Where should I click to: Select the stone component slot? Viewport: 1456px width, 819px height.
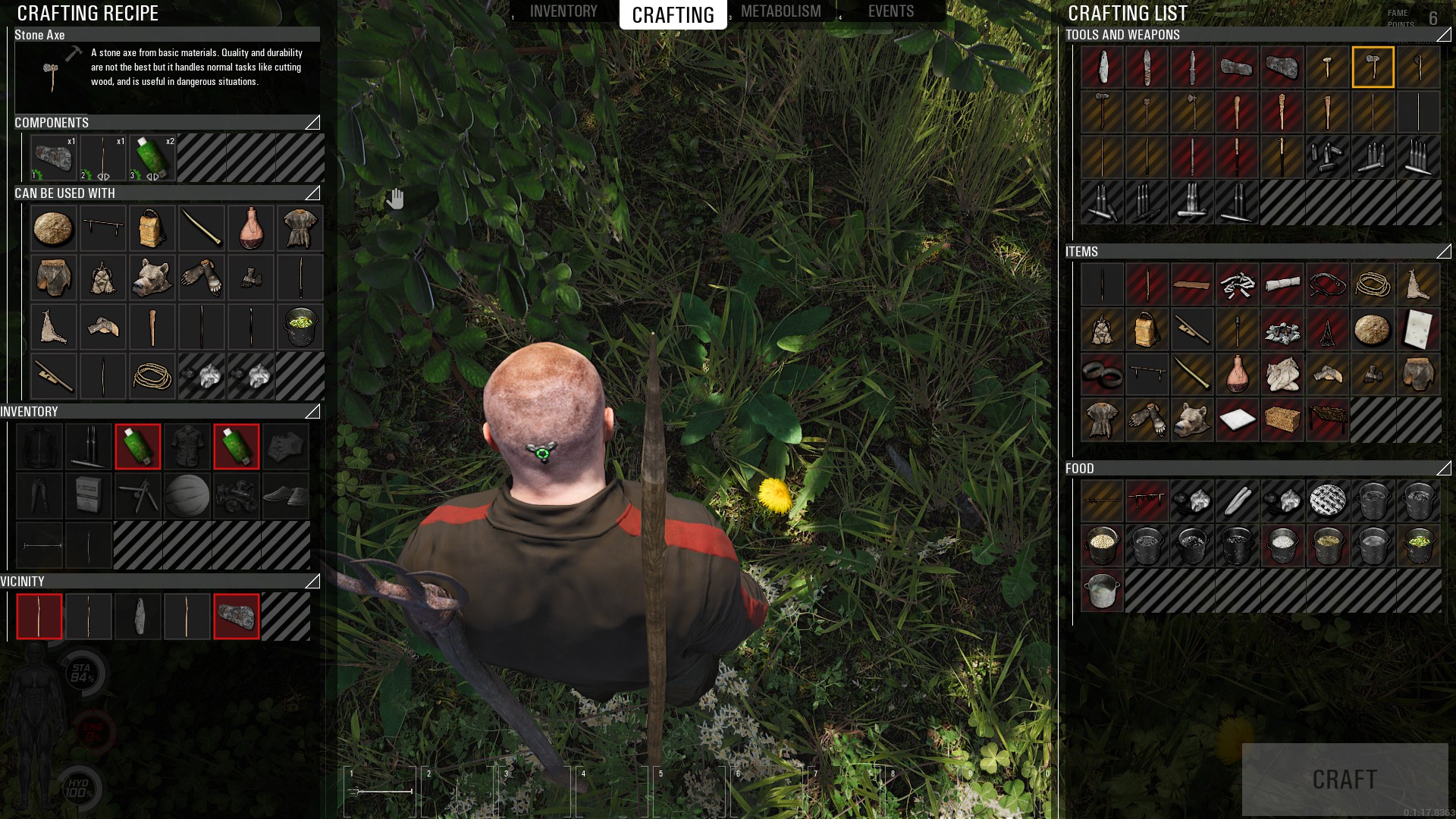(54, 158)
